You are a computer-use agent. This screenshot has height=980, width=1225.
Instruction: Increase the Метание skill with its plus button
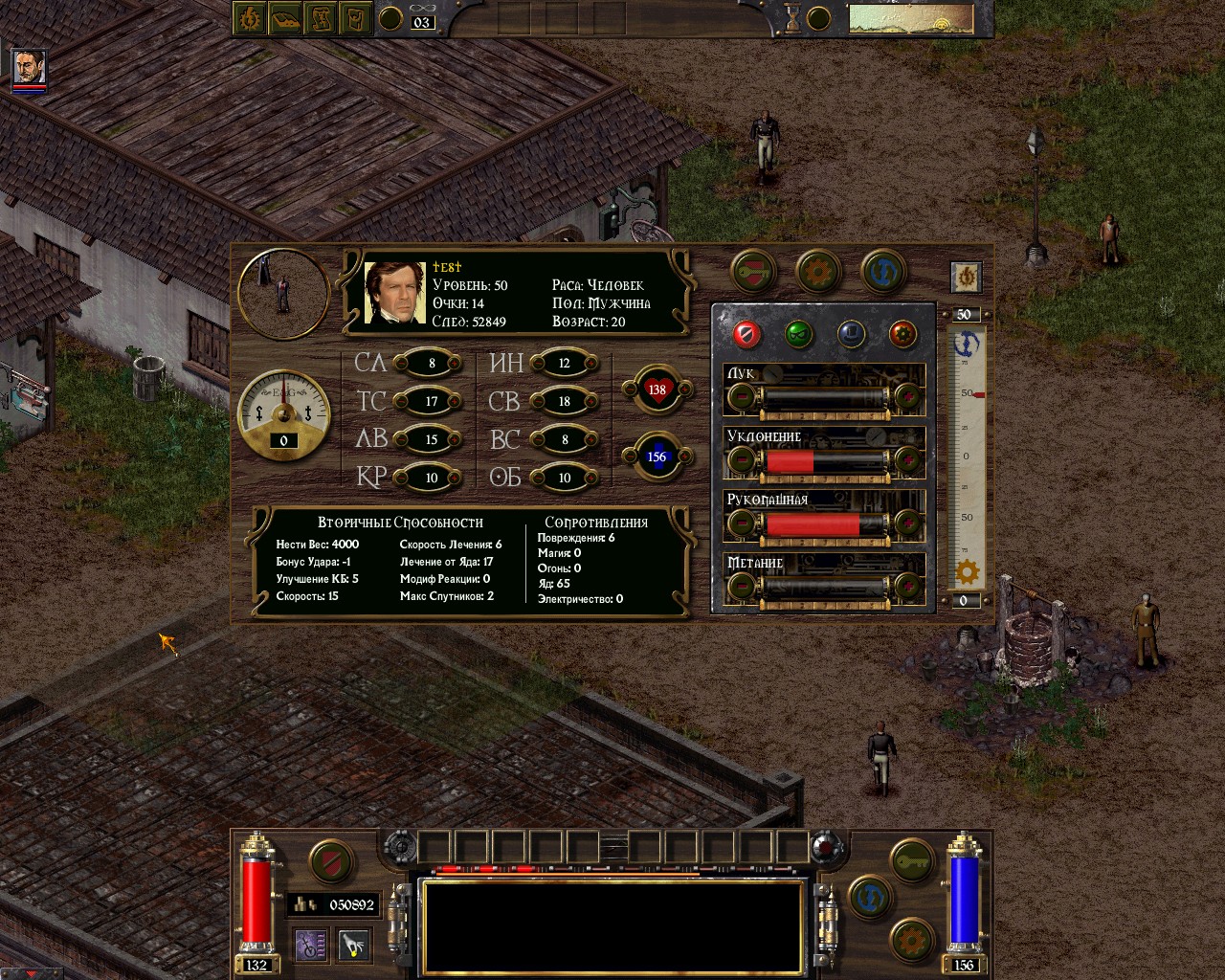click(905, 587)
